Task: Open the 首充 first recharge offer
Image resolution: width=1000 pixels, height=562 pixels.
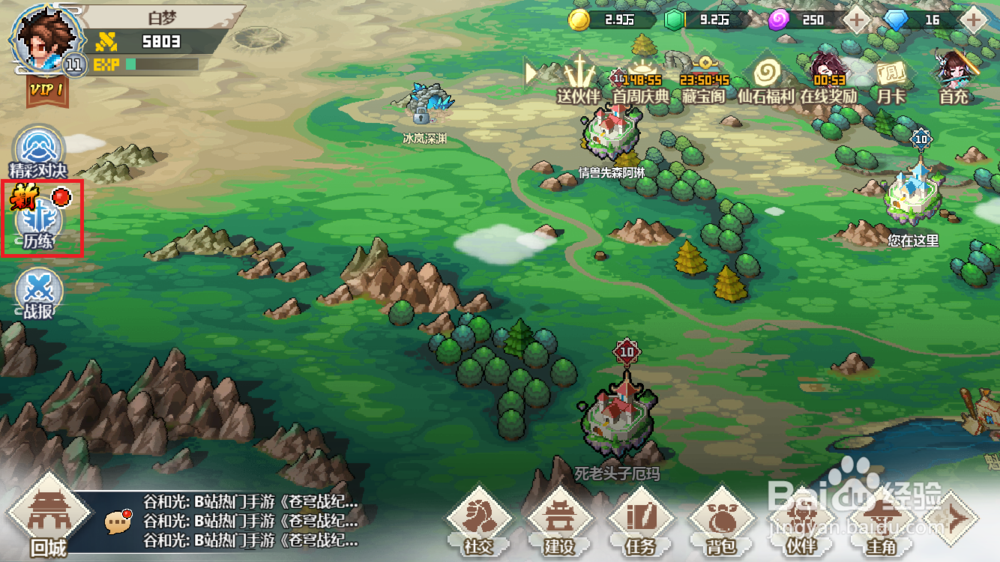Action: click(x=953, y=78)
